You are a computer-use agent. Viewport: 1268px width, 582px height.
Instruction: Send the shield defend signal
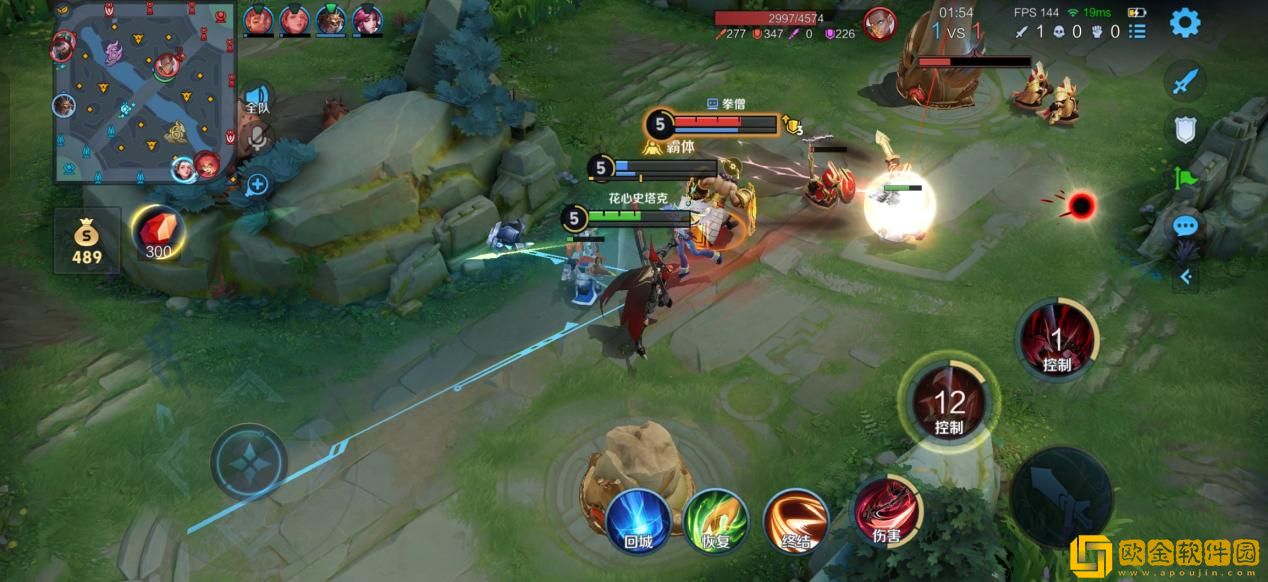click(1184, 129)
